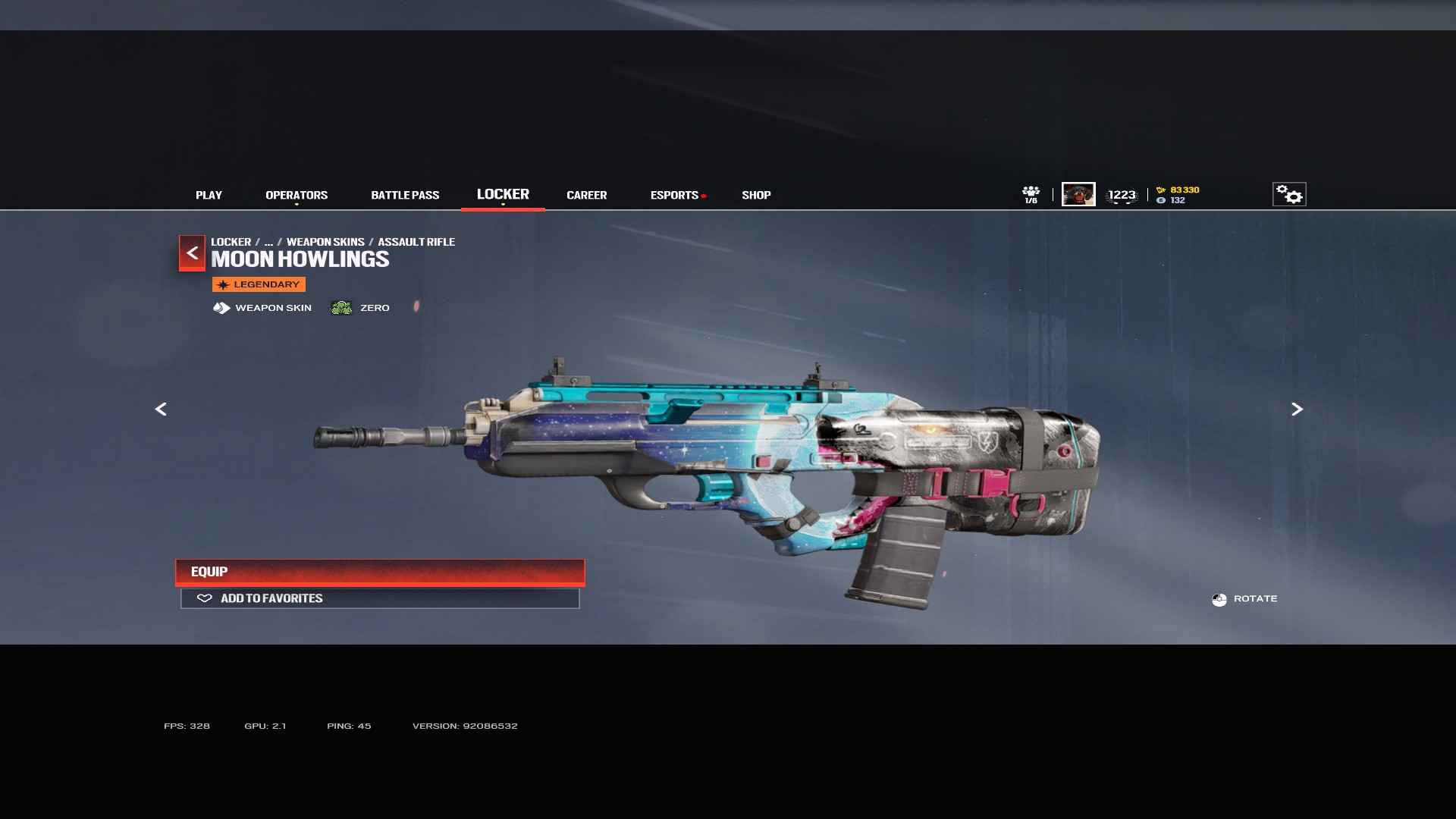This screenshot has width=1456, height=819.
Task: Open the Play tab
Action: pyautogui.click(x=209, y=195)
